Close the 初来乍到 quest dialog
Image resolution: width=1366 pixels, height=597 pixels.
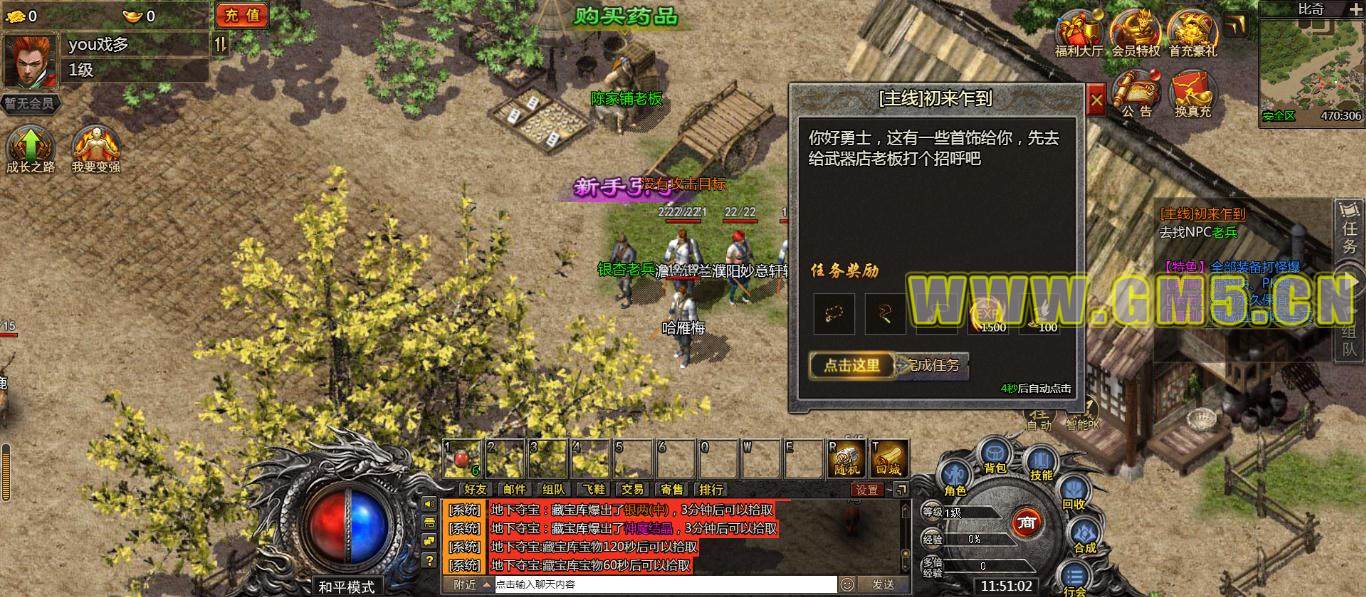click(1097, 100)
